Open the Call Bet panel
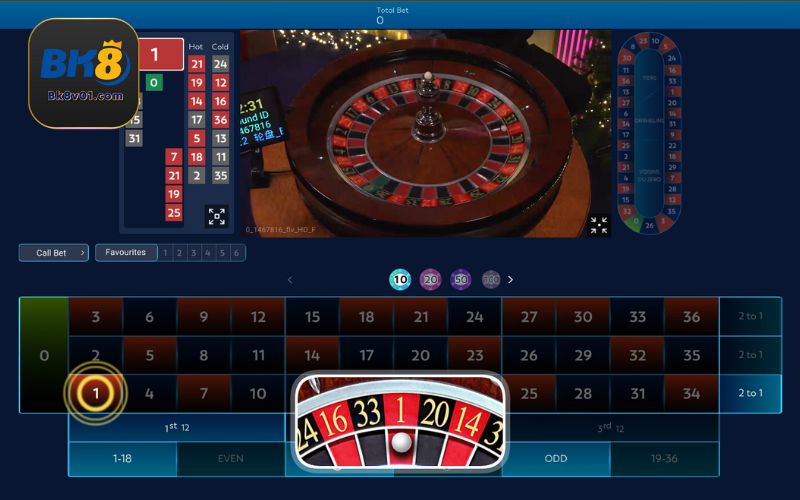Viewport: 800px width, 500px height. coord(53,253)
